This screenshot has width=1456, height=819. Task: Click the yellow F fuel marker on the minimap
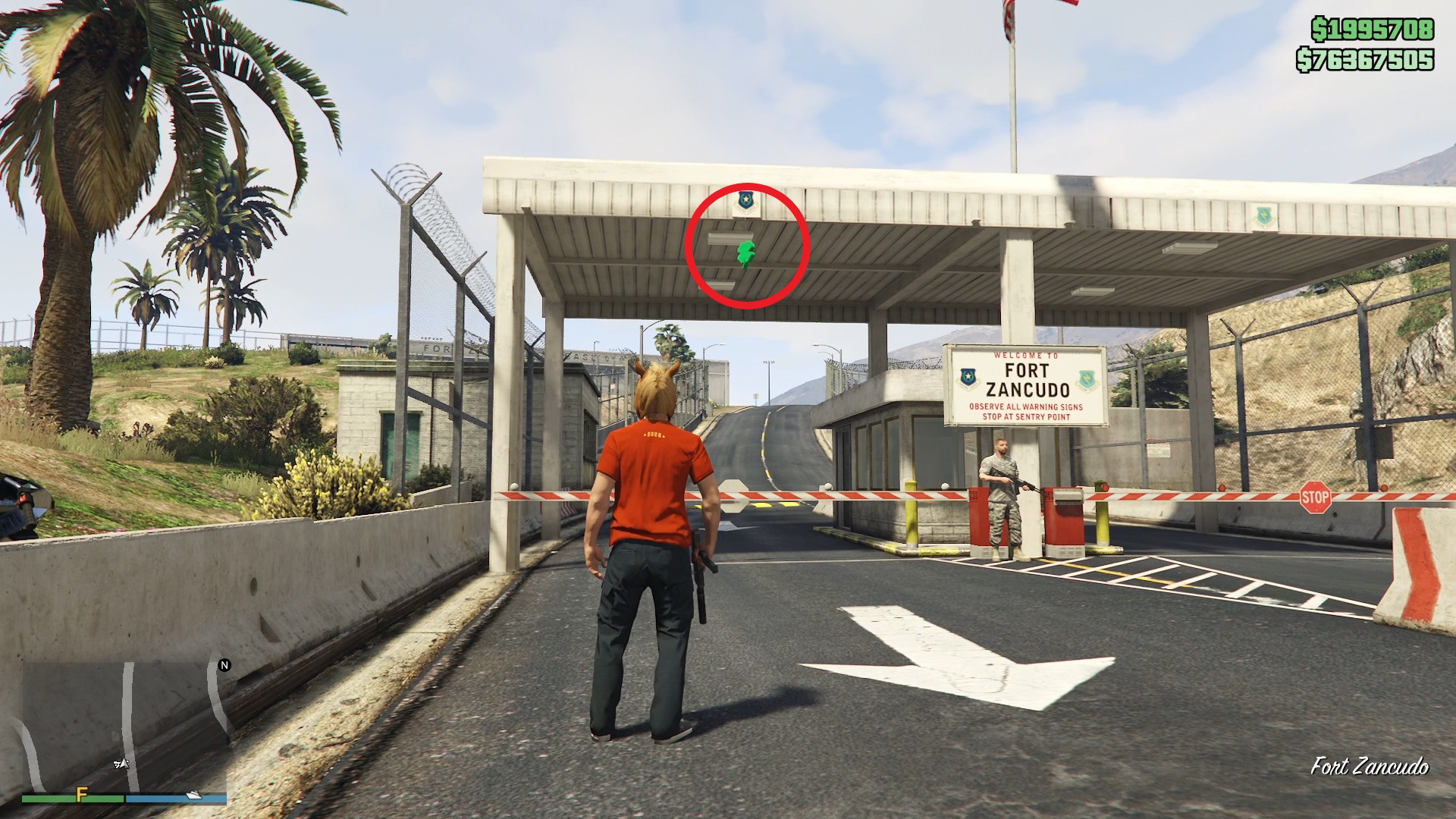(x=81, y=795)
